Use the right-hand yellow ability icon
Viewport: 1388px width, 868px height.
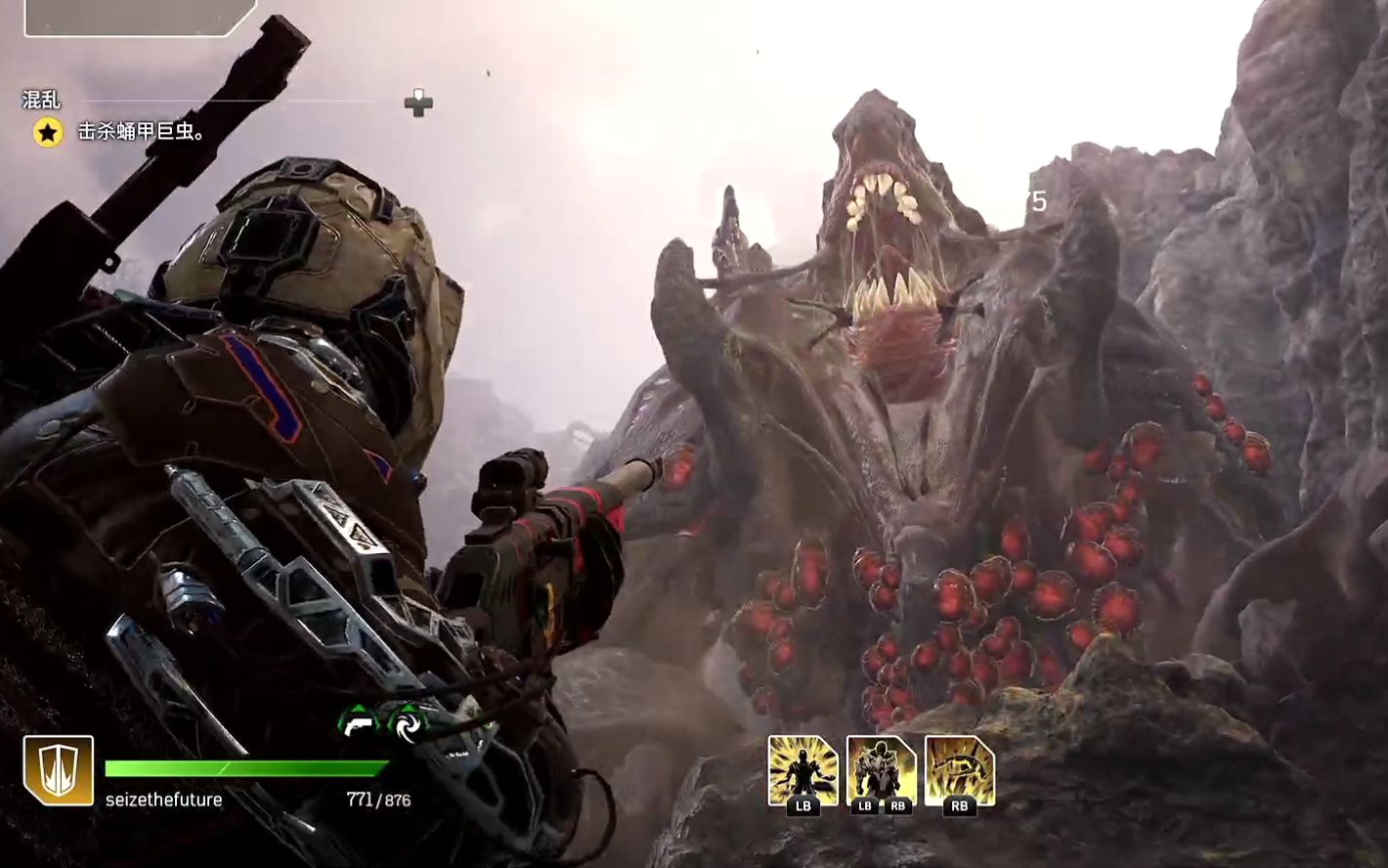(959, 771)
